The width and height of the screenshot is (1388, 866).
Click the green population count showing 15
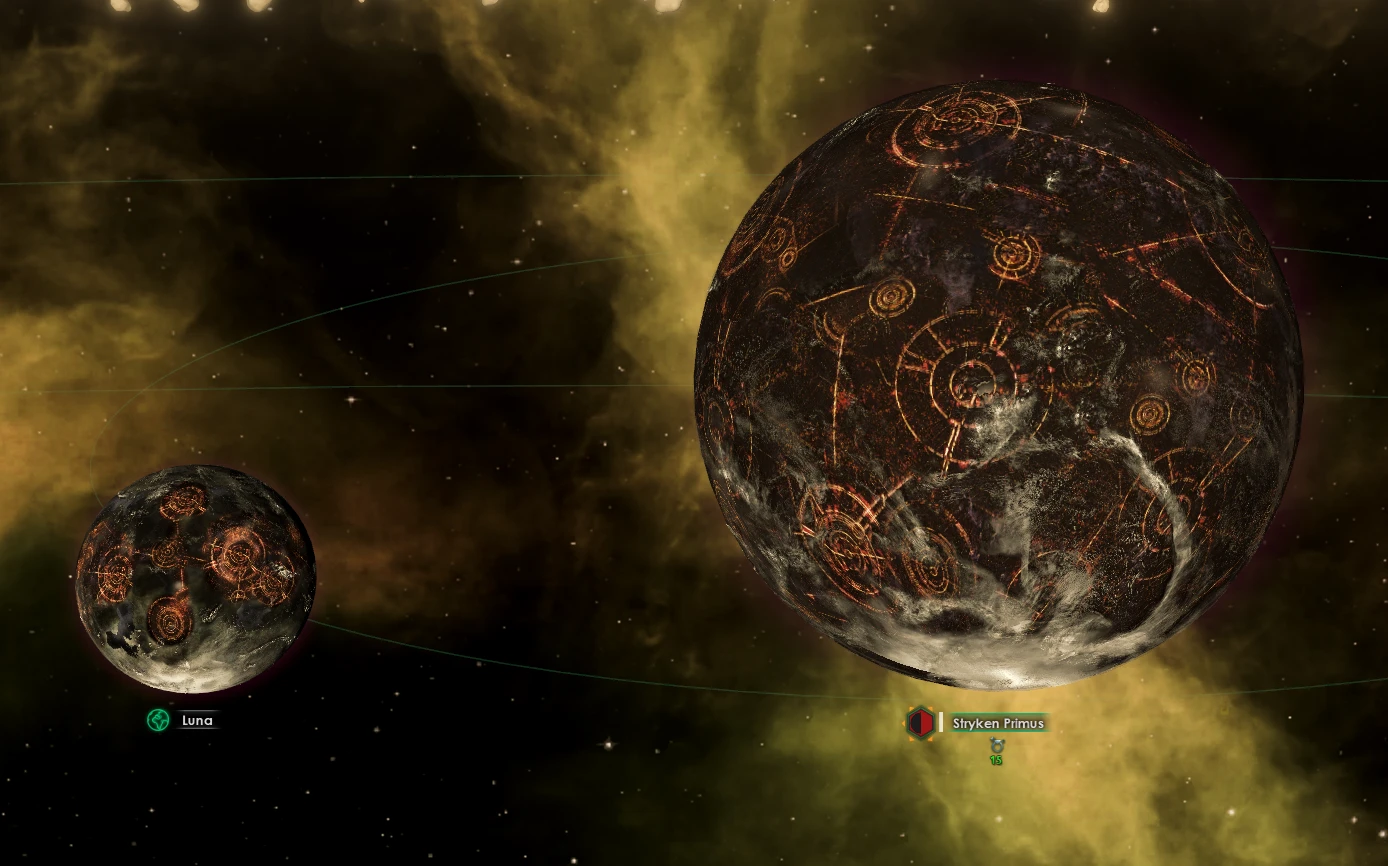point(997,759)
